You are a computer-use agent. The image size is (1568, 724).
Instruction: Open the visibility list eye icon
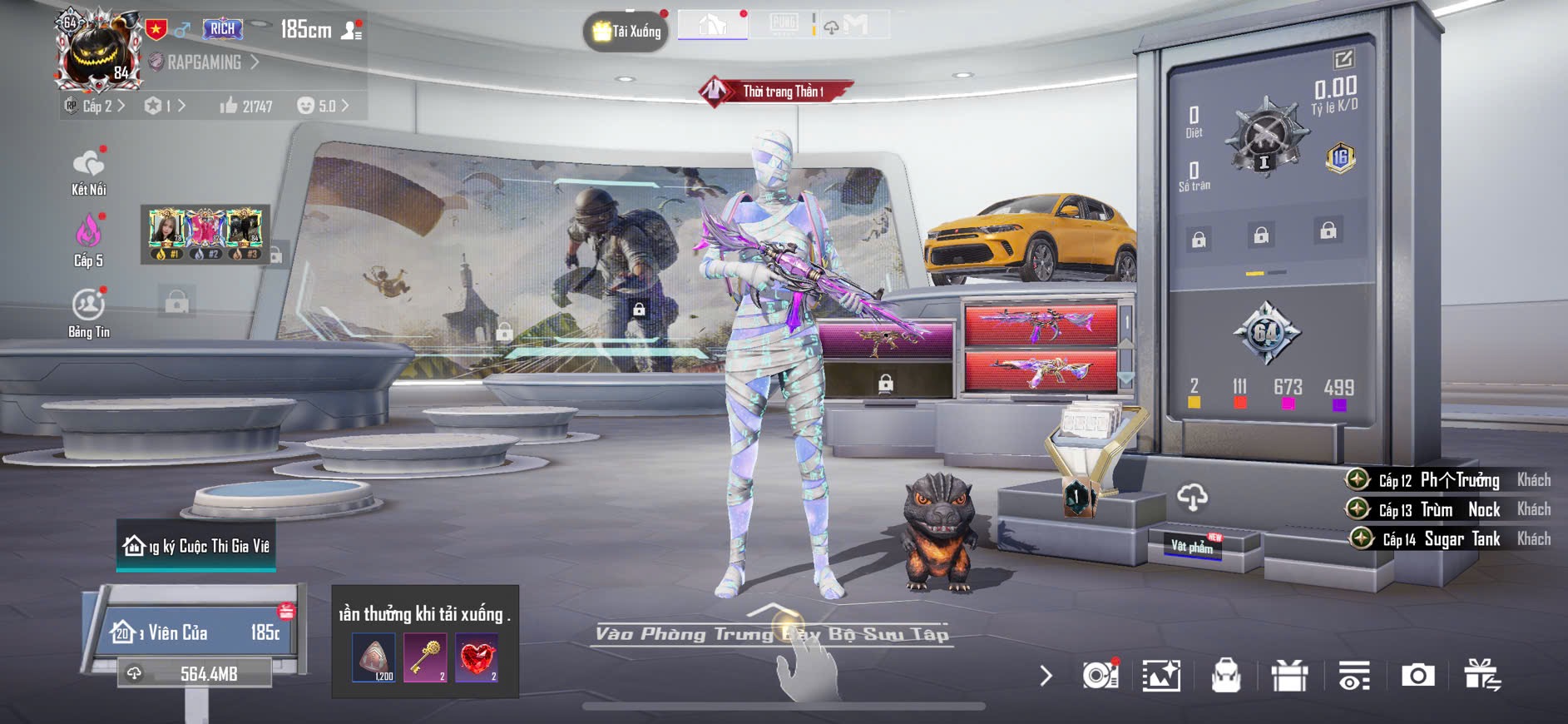(x=1353, y=675)
